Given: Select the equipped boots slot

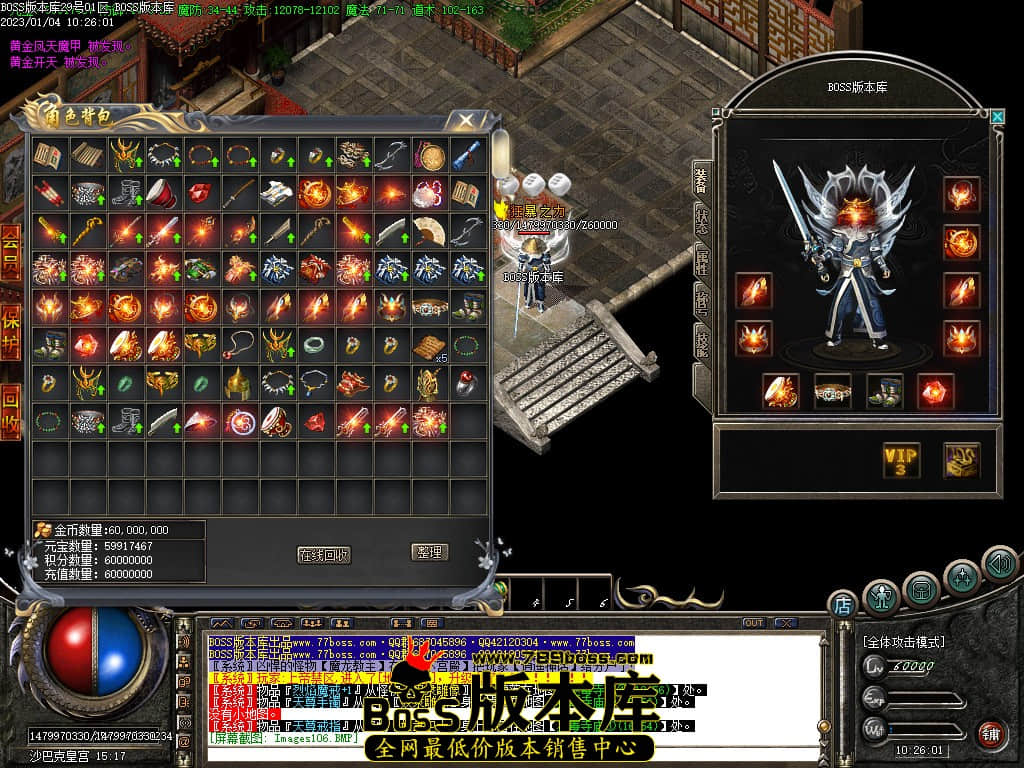Looking at the screenshot, I should click(x=885, y=392).
